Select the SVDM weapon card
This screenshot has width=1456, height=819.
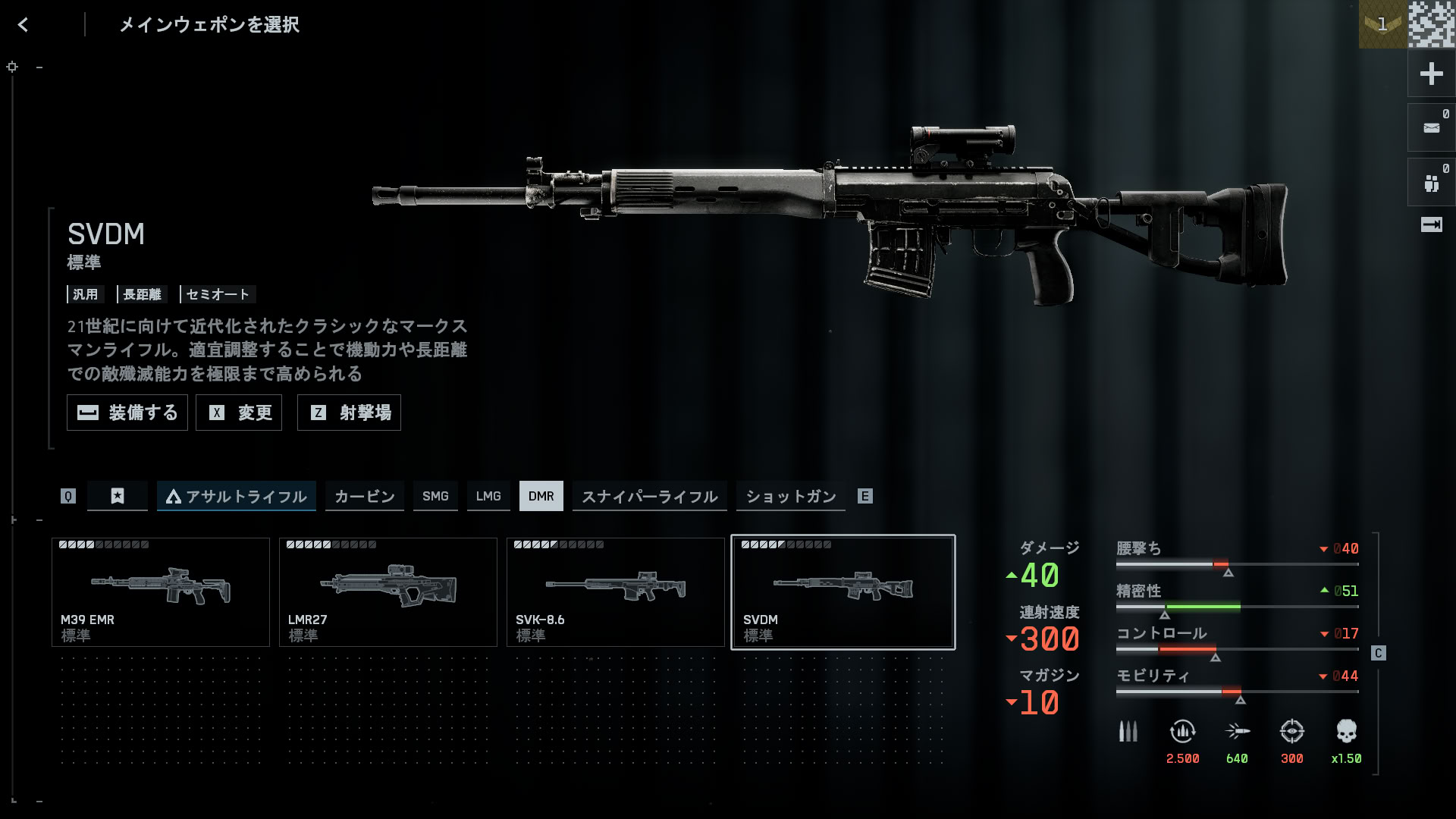click(843, 592)
